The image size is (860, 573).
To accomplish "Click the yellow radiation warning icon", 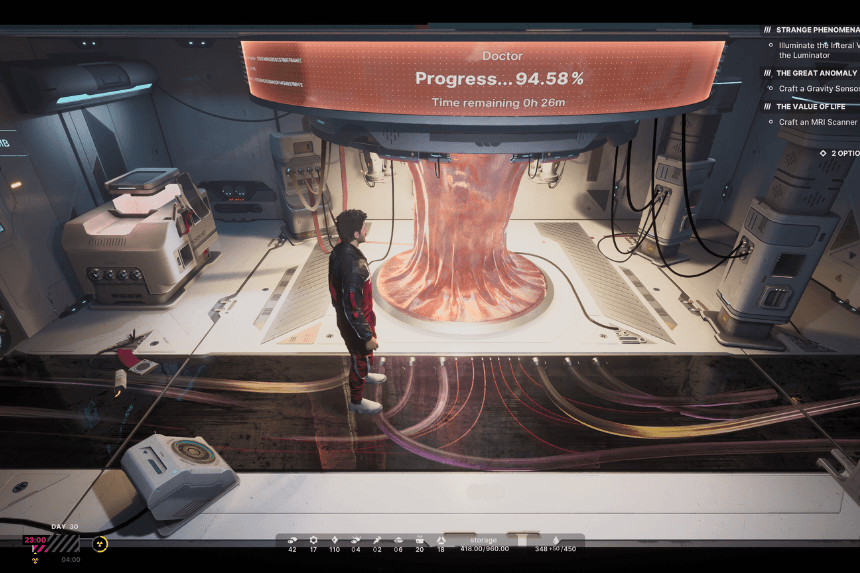I will click(x=100, y=544).
